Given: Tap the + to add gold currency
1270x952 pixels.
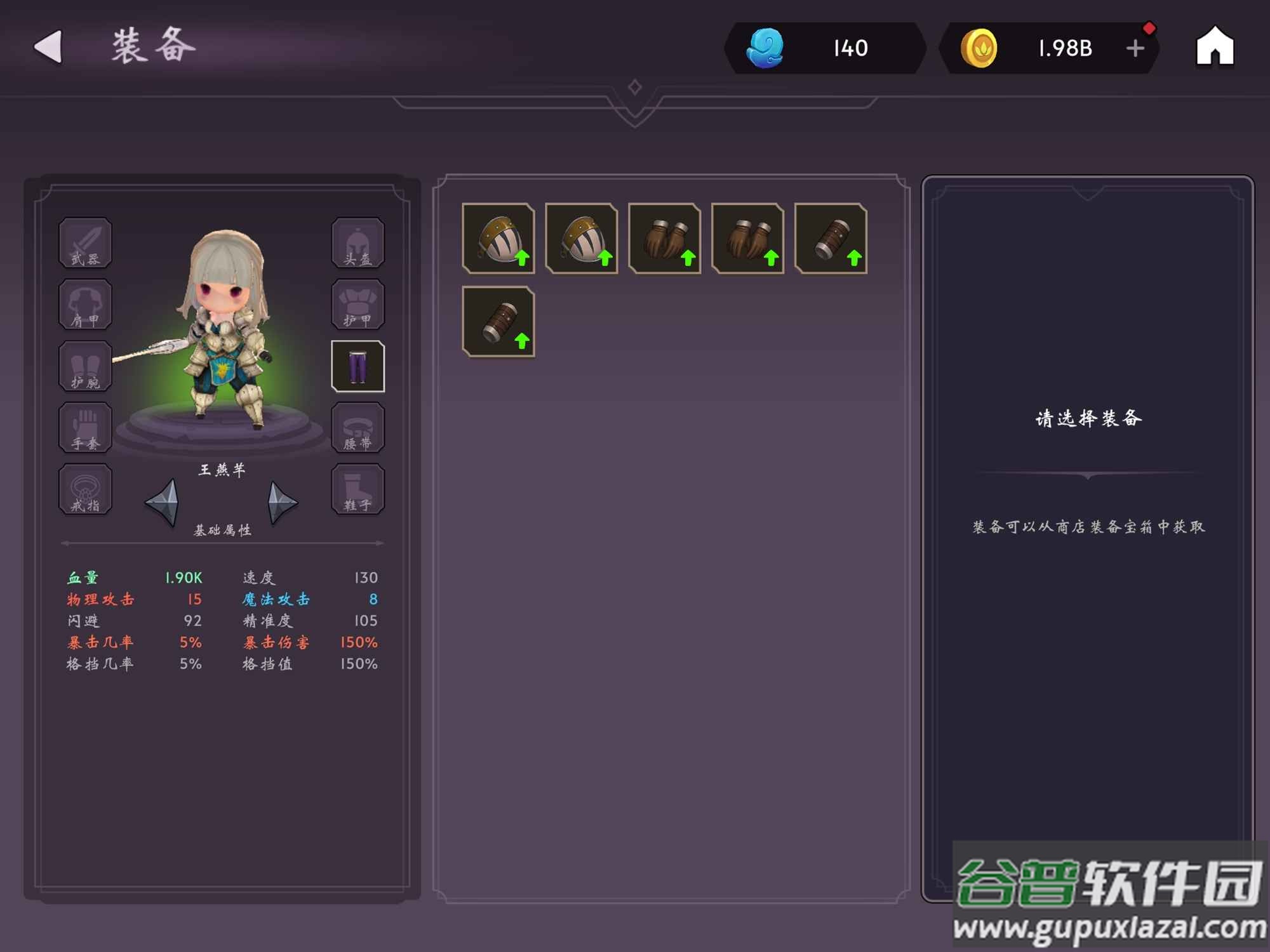Looking at the screenshot, I should 1133,48.
